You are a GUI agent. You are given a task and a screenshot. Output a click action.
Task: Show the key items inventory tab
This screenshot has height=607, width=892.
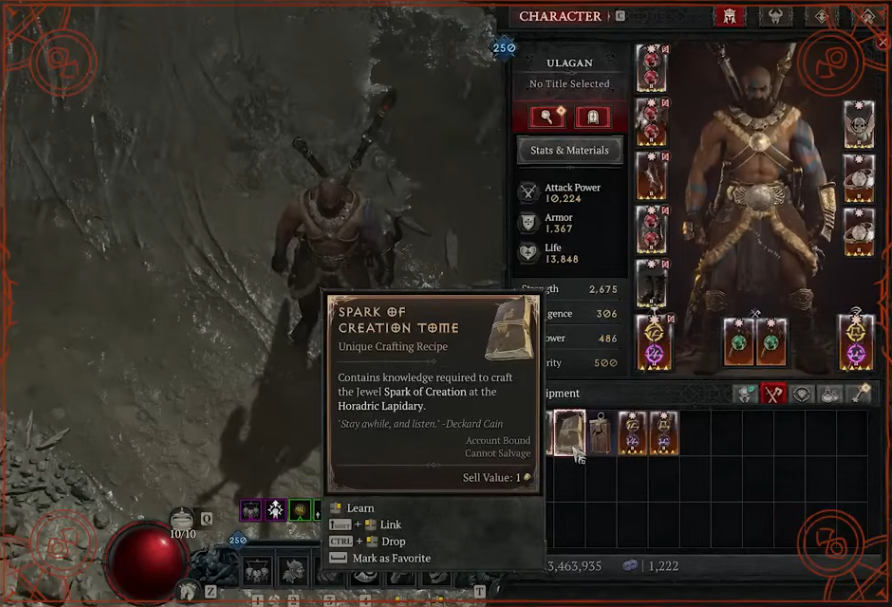coord(860,394)
